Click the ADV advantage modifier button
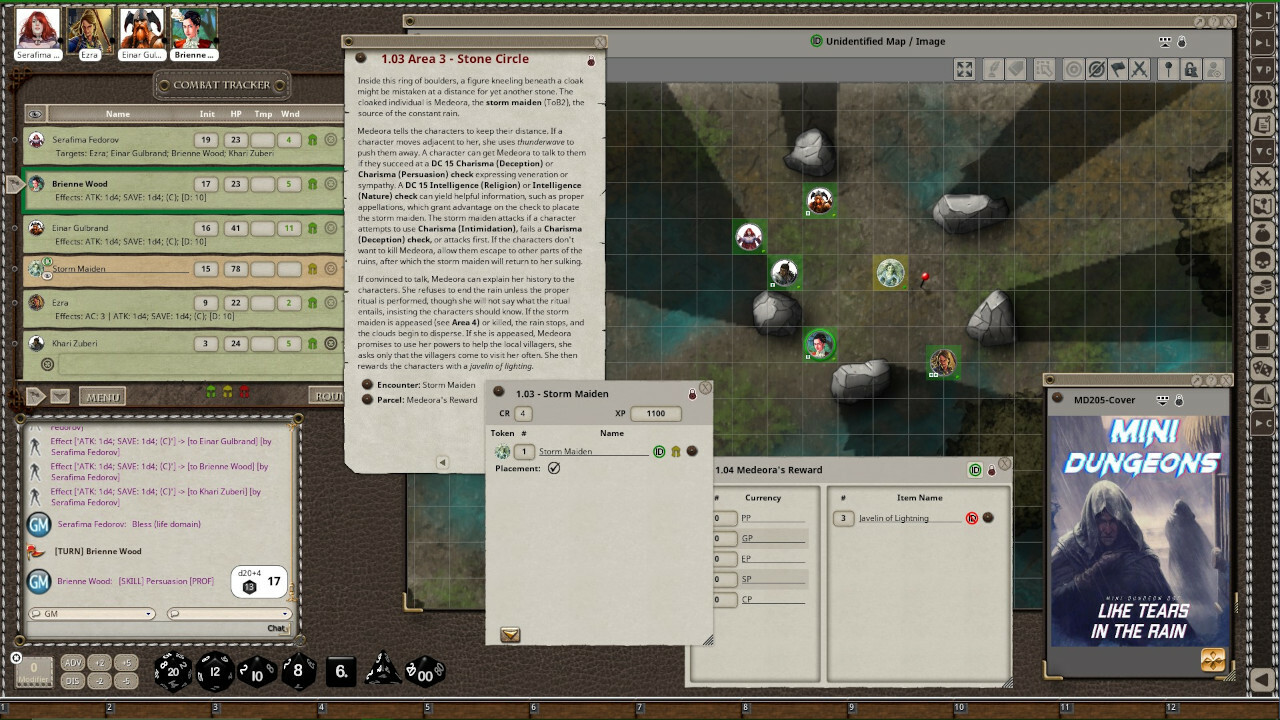 (x=73, y=663)
